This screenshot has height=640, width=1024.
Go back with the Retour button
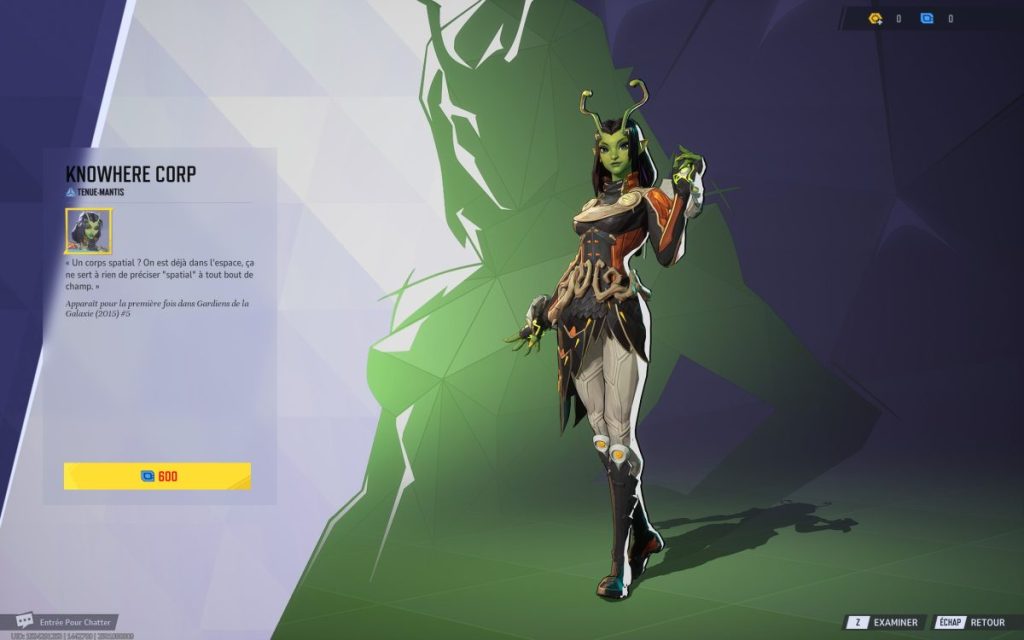(x=974, y=622)
